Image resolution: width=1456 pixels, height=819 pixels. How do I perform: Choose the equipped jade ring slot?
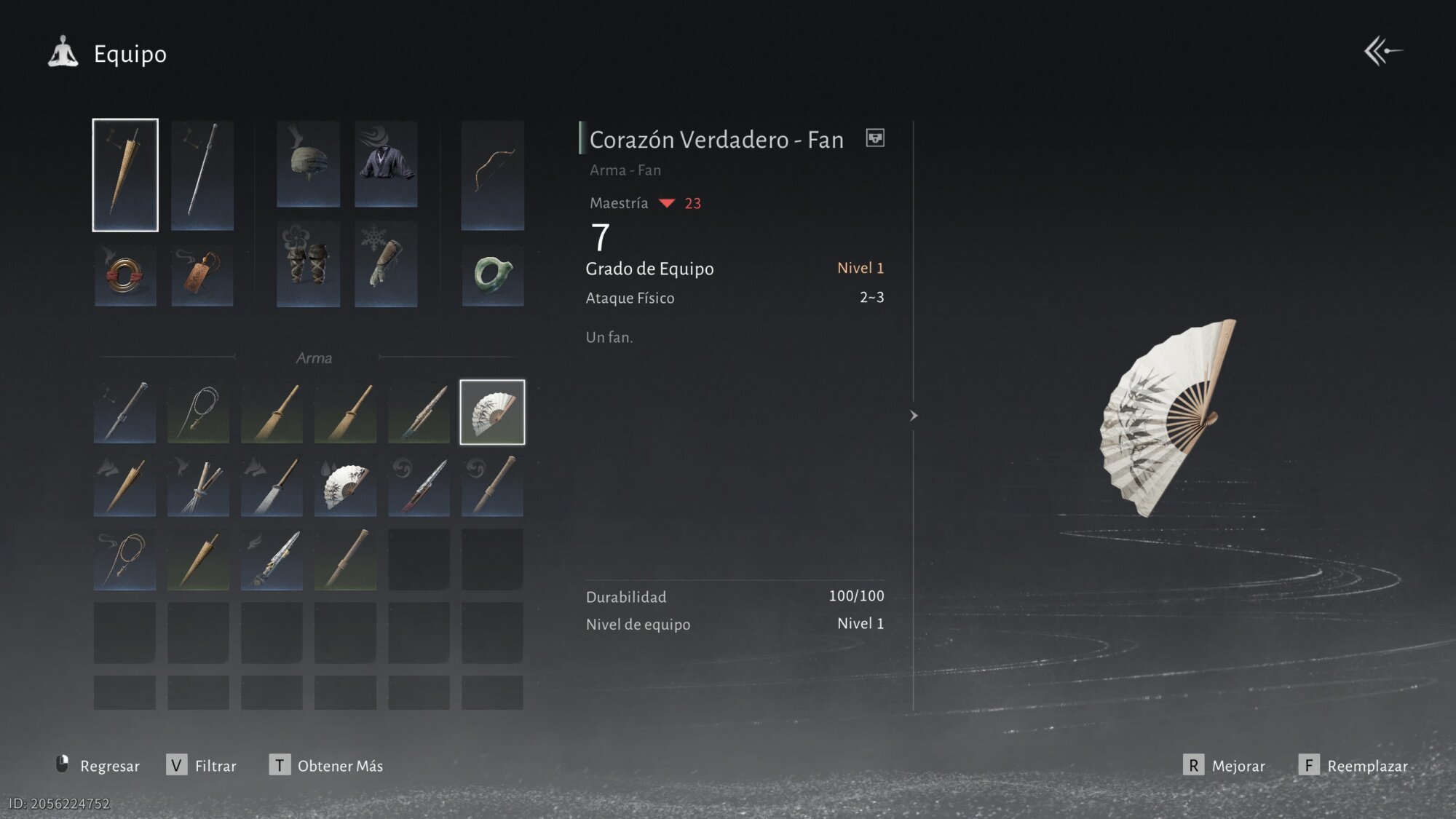point(493,274)
